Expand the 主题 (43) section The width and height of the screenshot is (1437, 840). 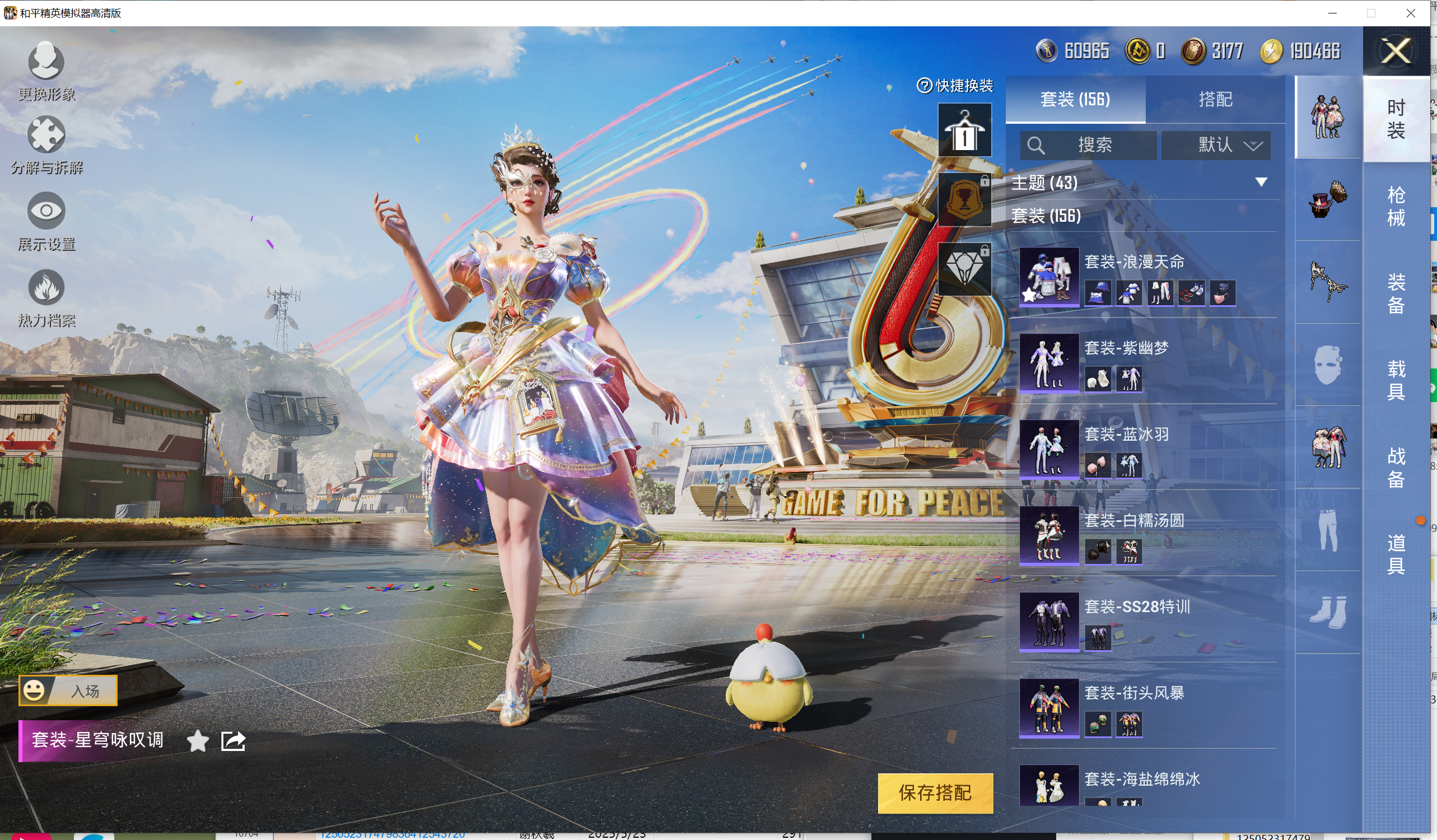(1261, 183)
